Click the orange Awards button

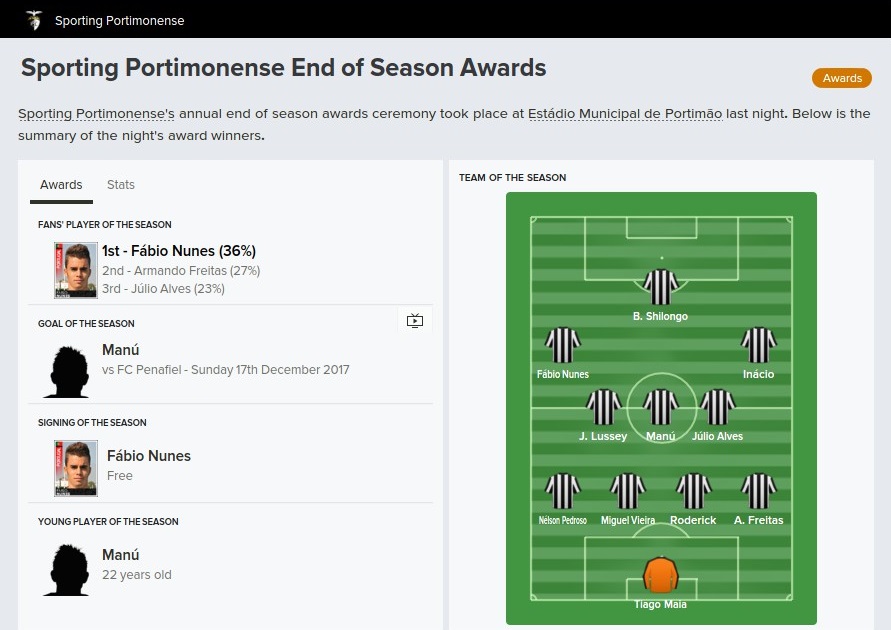(842, 78)
